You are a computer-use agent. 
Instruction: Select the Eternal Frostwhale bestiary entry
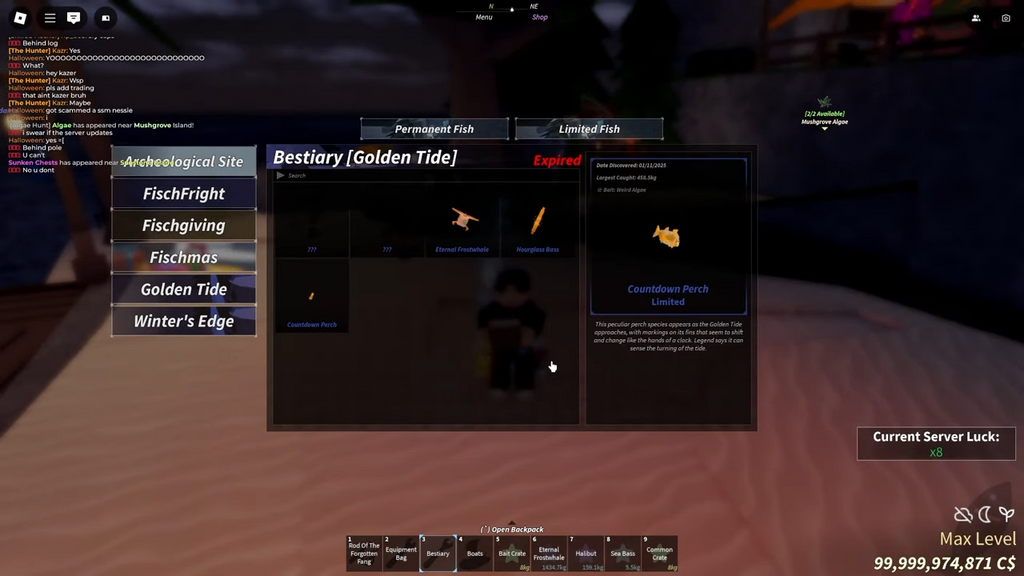click(x=462, y=225)
